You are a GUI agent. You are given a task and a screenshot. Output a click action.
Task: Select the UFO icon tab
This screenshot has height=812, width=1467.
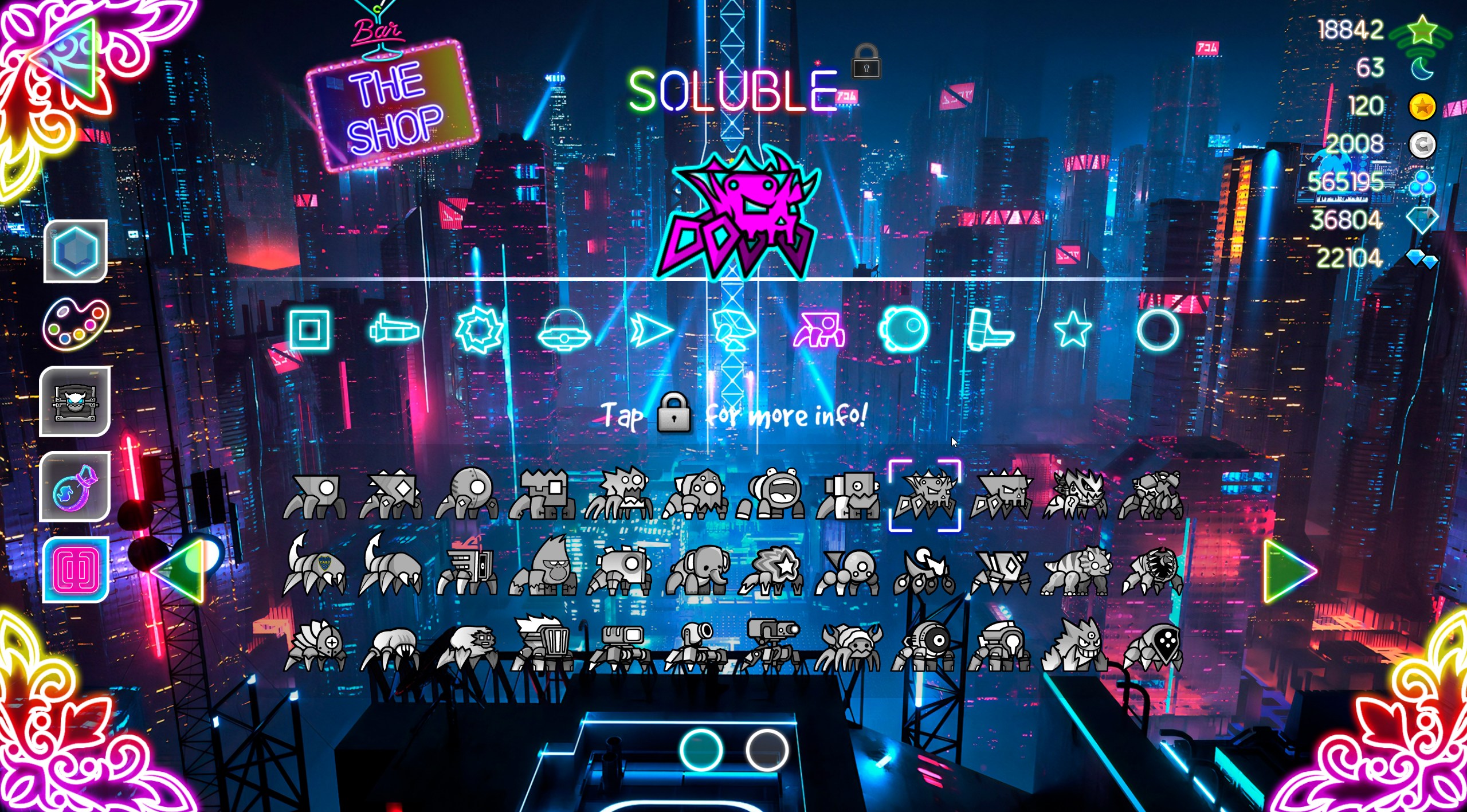(564, 329)
